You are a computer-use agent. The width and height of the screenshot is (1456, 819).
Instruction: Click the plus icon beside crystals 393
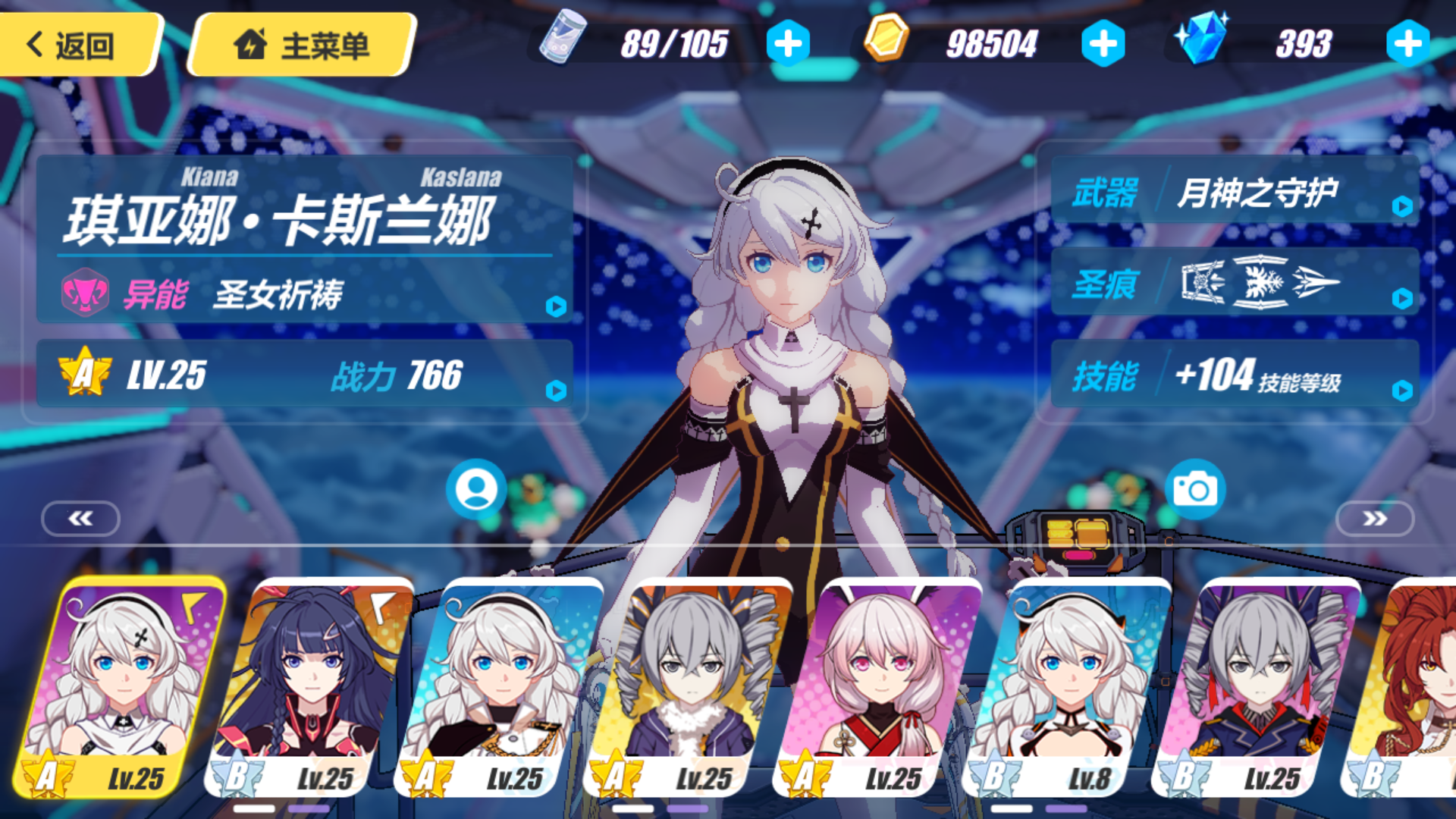(x=1408, y=43)
